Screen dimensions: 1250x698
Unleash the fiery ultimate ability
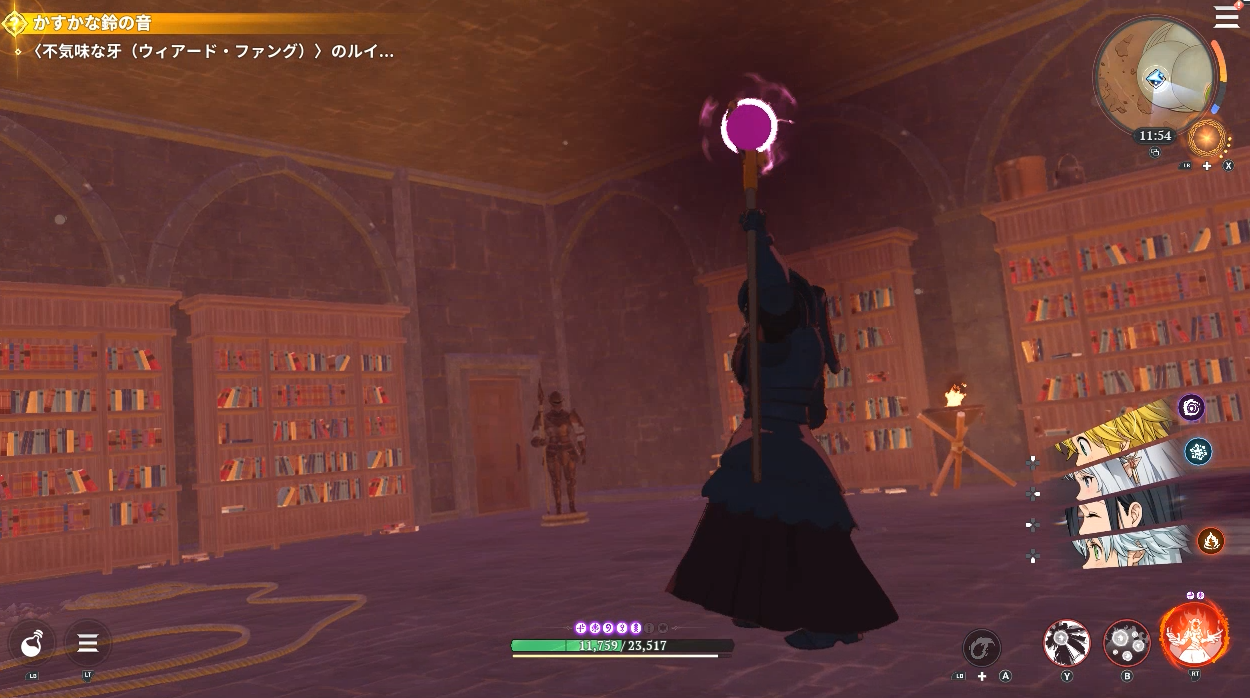coord(1194,636)
